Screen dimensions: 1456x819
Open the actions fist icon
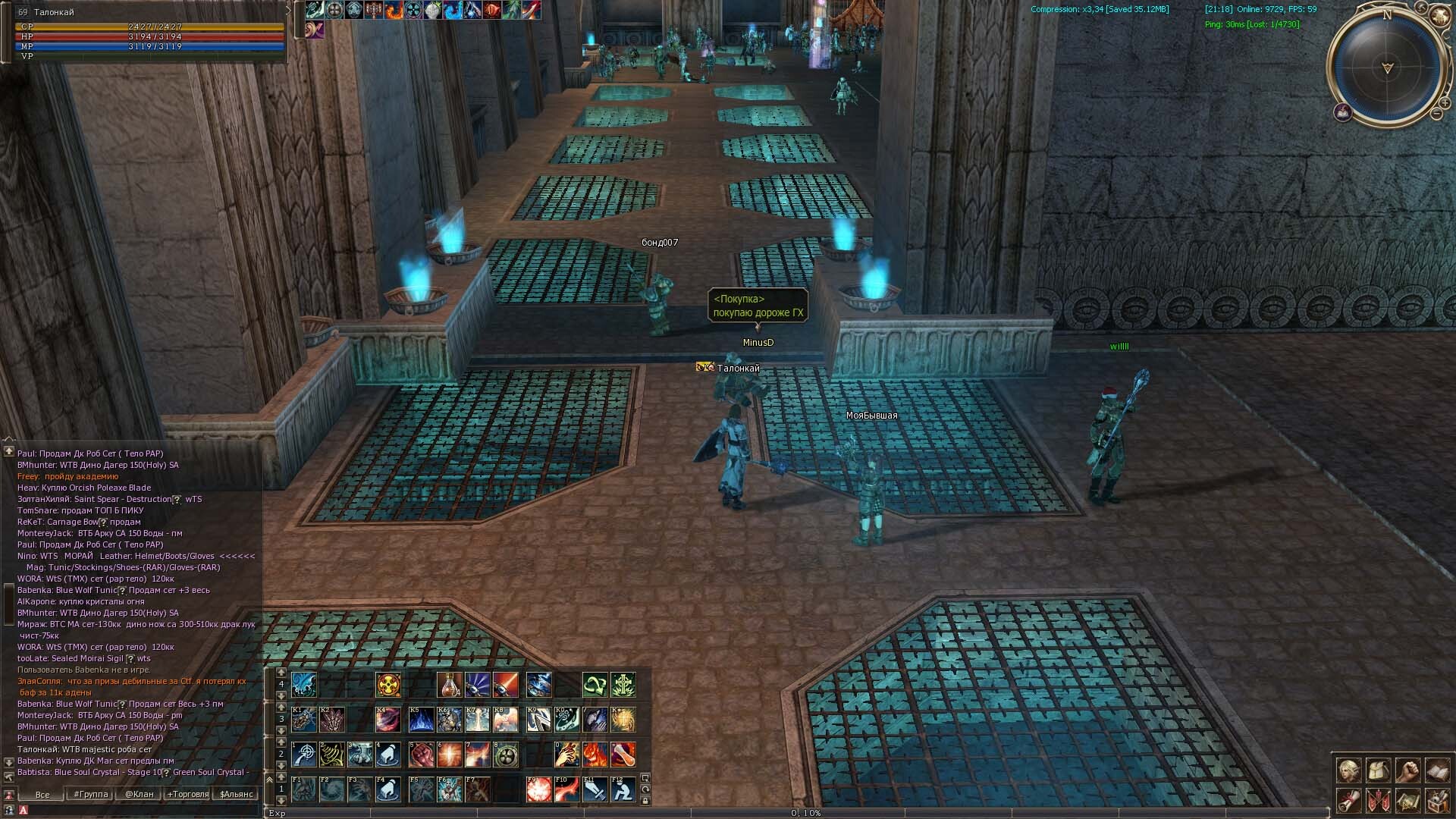(1407, 770)
